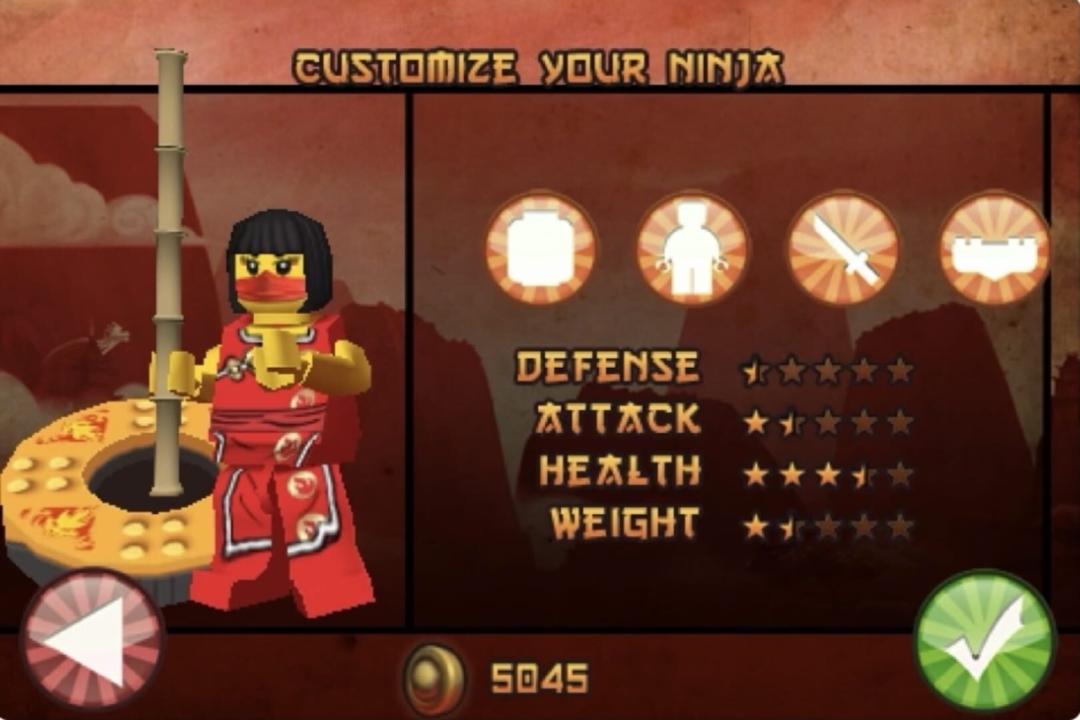Screen dimensions: 1080x720
Task: Open the sword weapon customization category
Action: [x=843, y=248]
